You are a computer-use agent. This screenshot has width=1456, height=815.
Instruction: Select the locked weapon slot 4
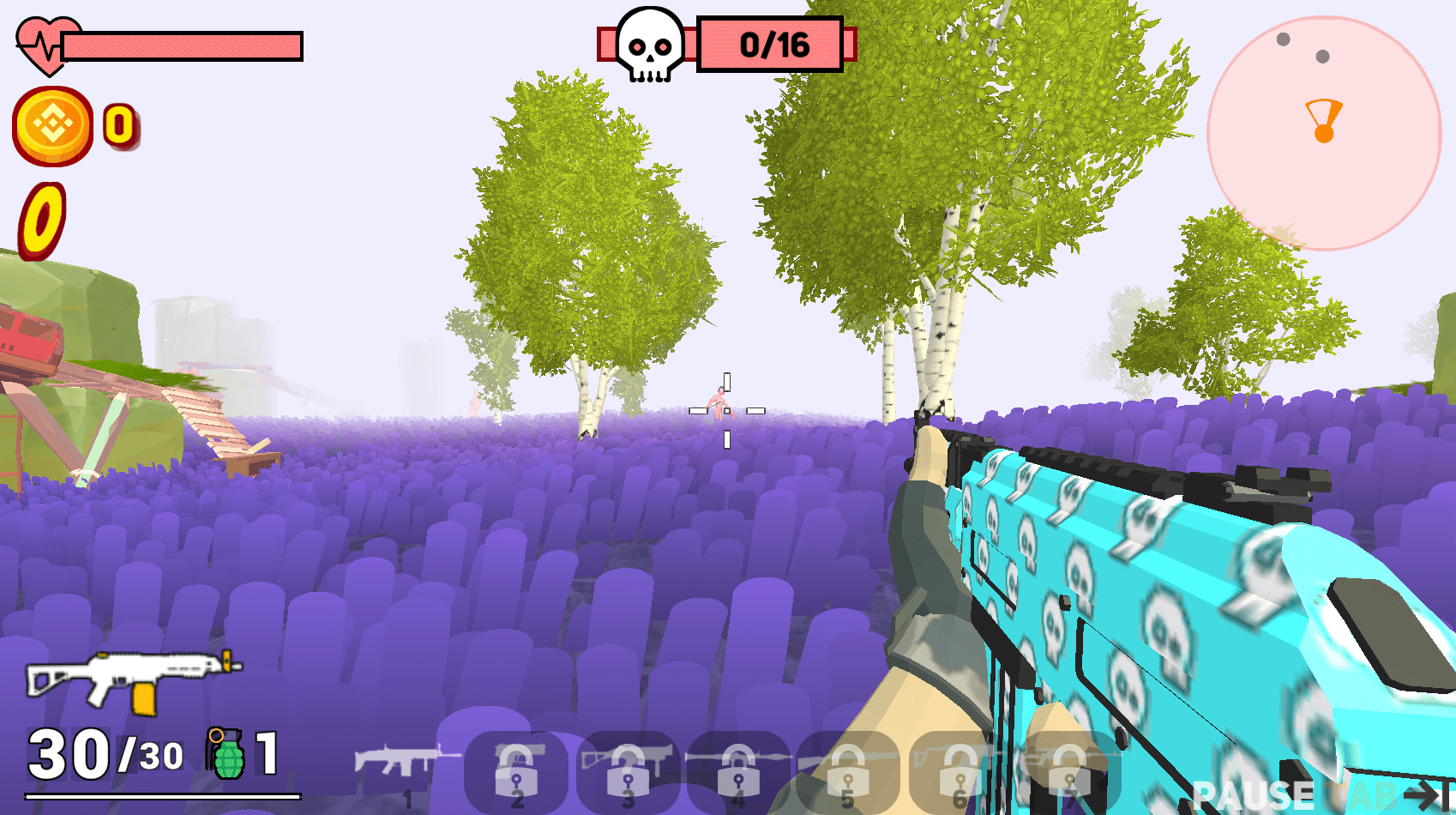tap(737, 771)
